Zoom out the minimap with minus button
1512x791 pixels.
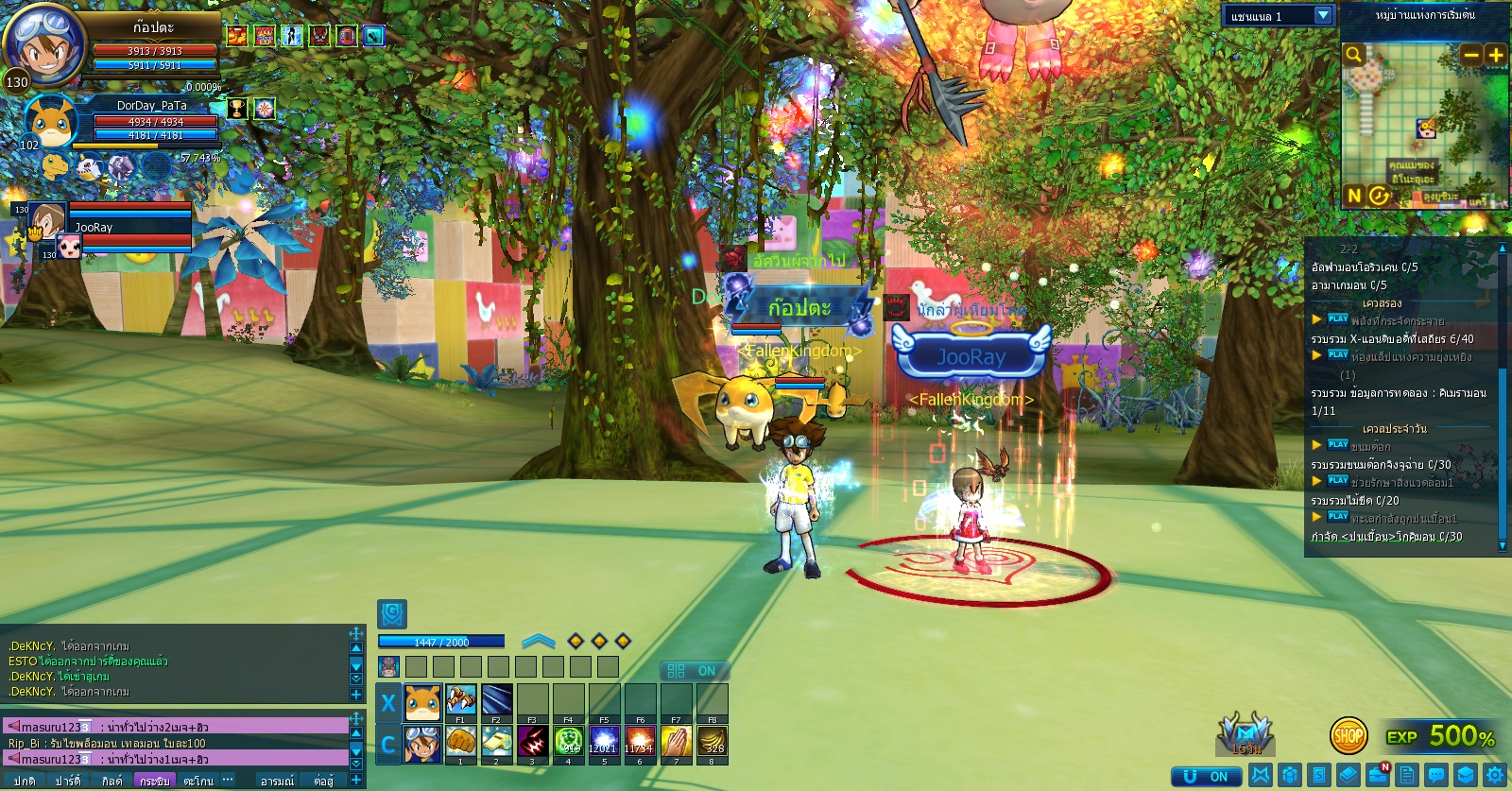[1470, 55]
